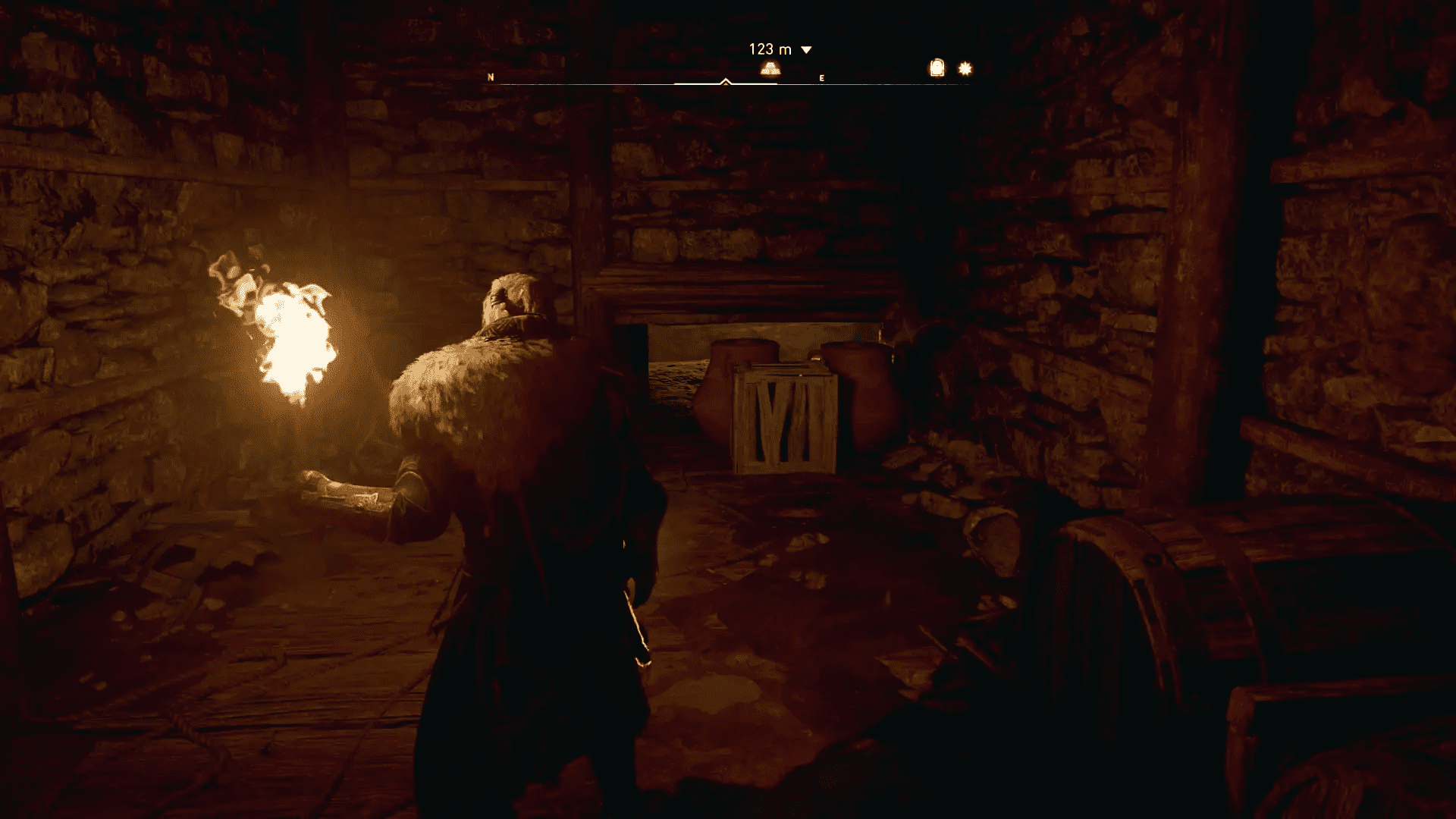This screenshot has height=819, width=1456.
Task: Click the sunburst torch indicator icon
Action: (965, 68)
